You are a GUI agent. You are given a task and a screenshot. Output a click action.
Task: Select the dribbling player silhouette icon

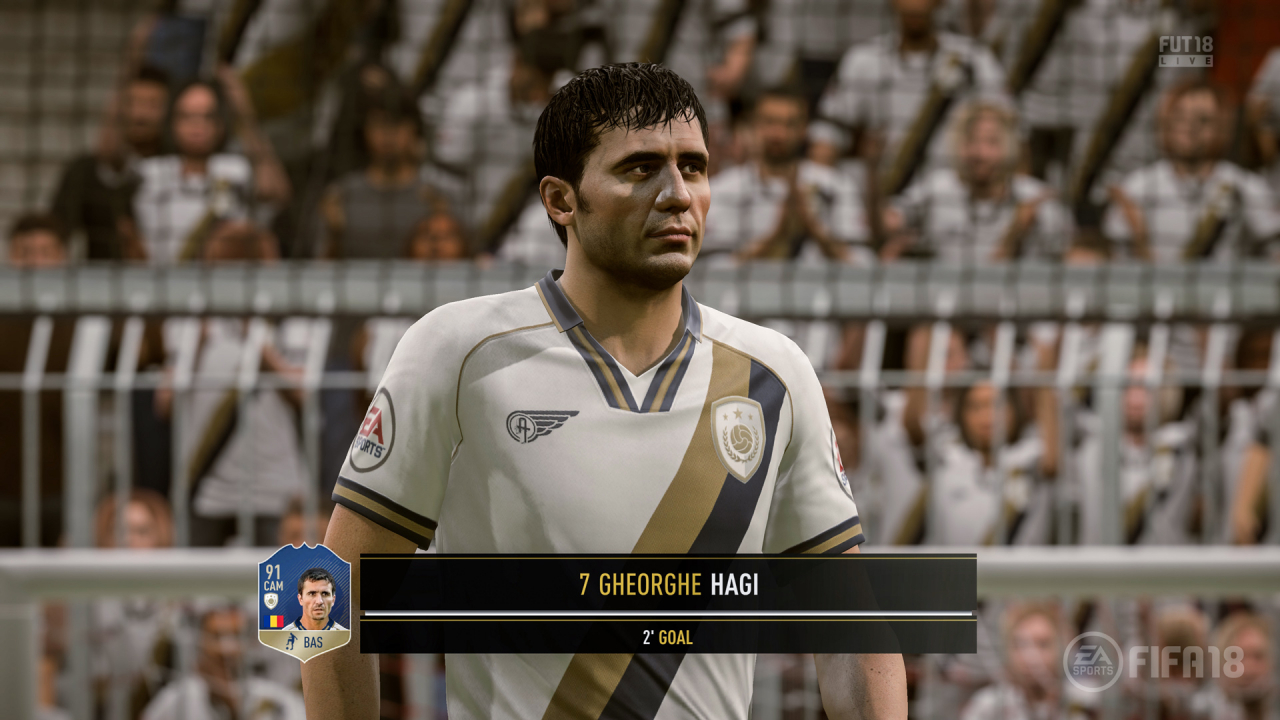pos(291,641)
